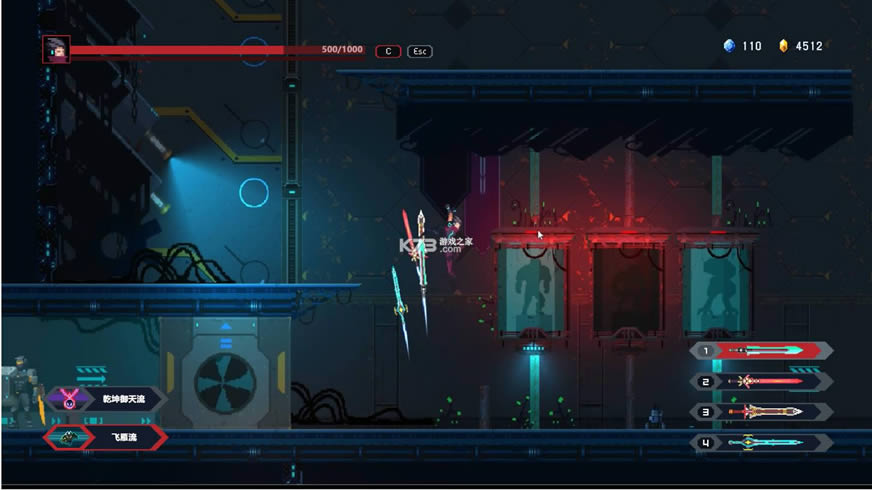Viewport: 872px width, 490px height.
Task: Switch to the red sword in slot 2
Action: pyautogui.click(x=762, y=381)
